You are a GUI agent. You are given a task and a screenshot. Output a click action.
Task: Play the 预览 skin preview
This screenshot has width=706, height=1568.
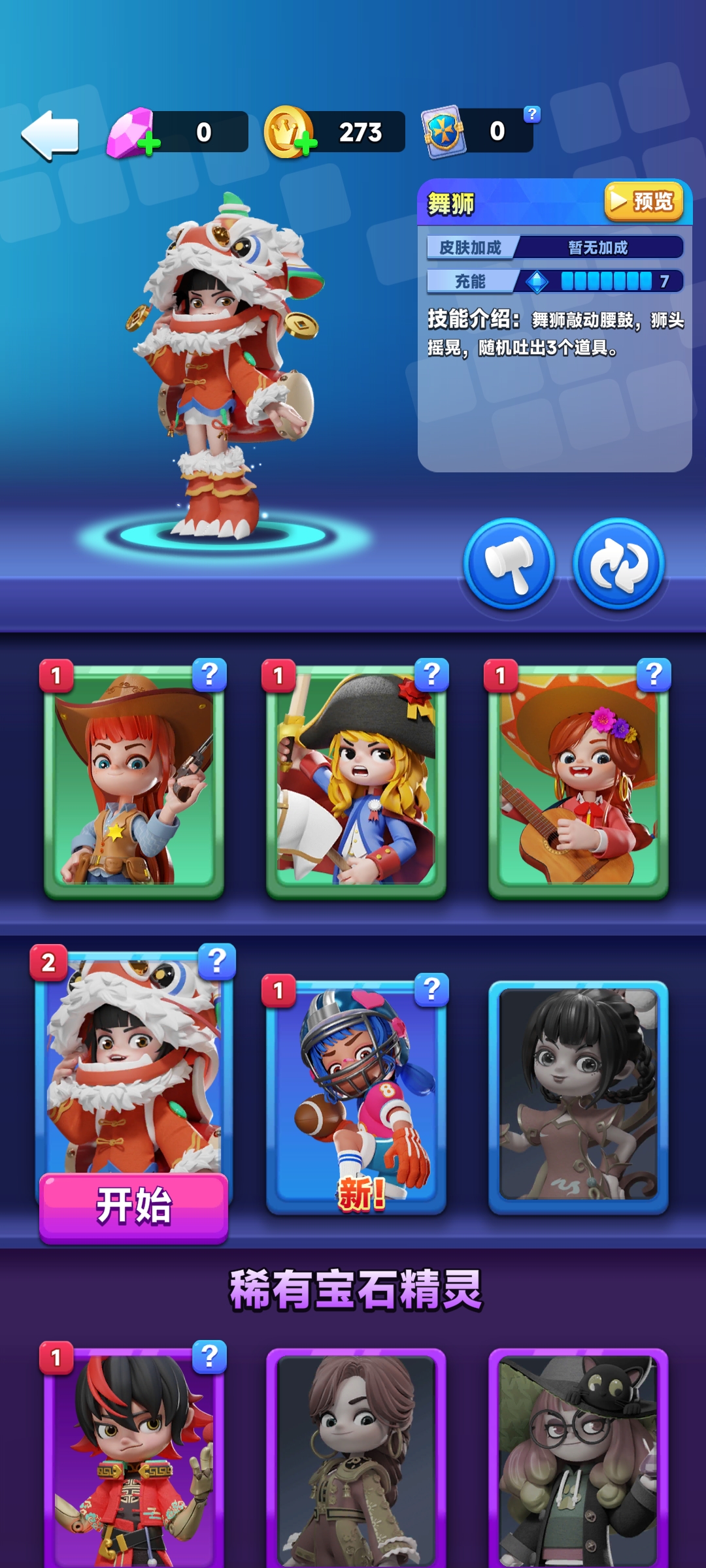[x=643, y=202]
